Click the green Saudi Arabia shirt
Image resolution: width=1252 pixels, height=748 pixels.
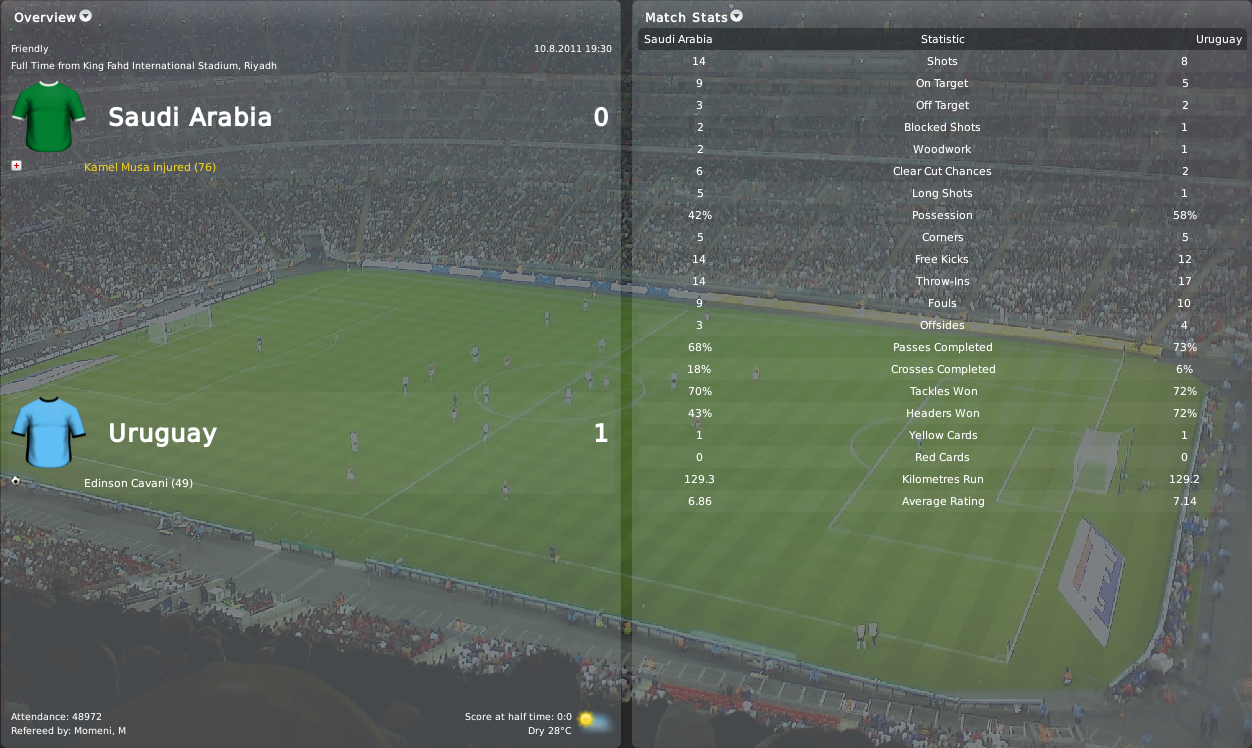pyautogui.click(x=48, y=117)
